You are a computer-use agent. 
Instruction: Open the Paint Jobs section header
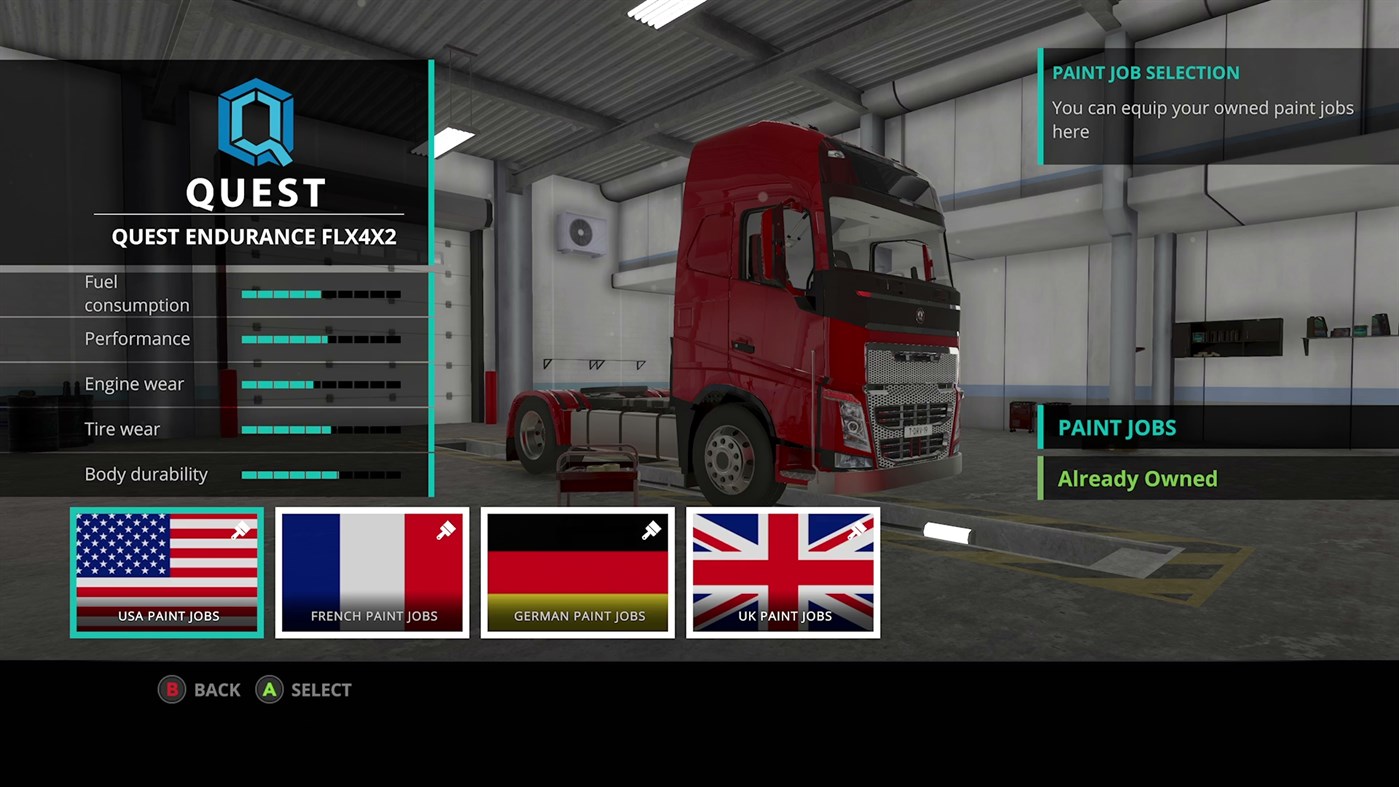pos(1116,427)
